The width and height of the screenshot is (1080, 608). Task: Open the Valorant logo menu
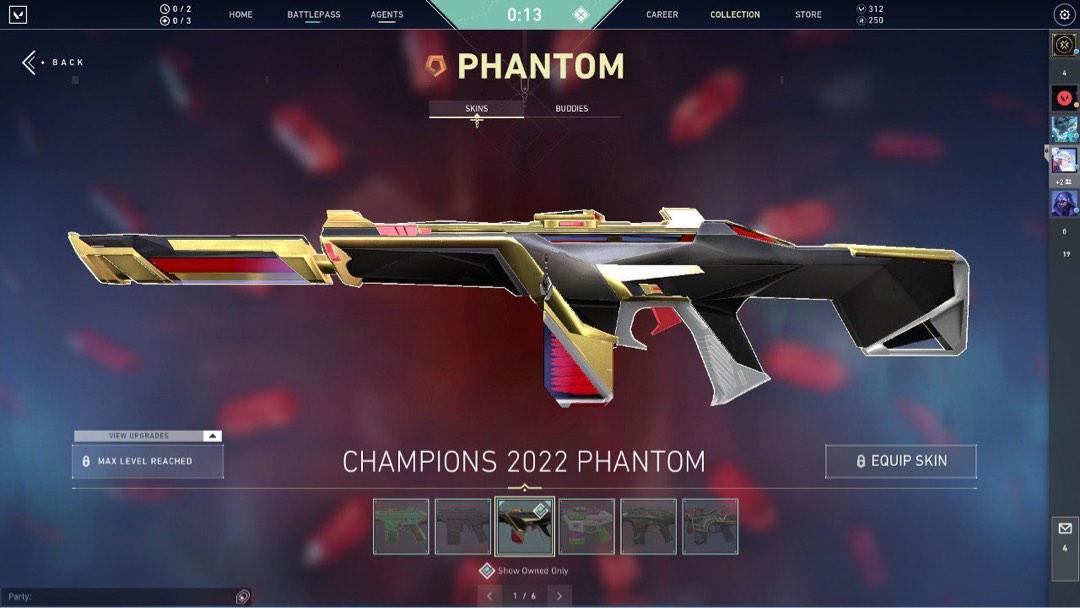(17, 15)
